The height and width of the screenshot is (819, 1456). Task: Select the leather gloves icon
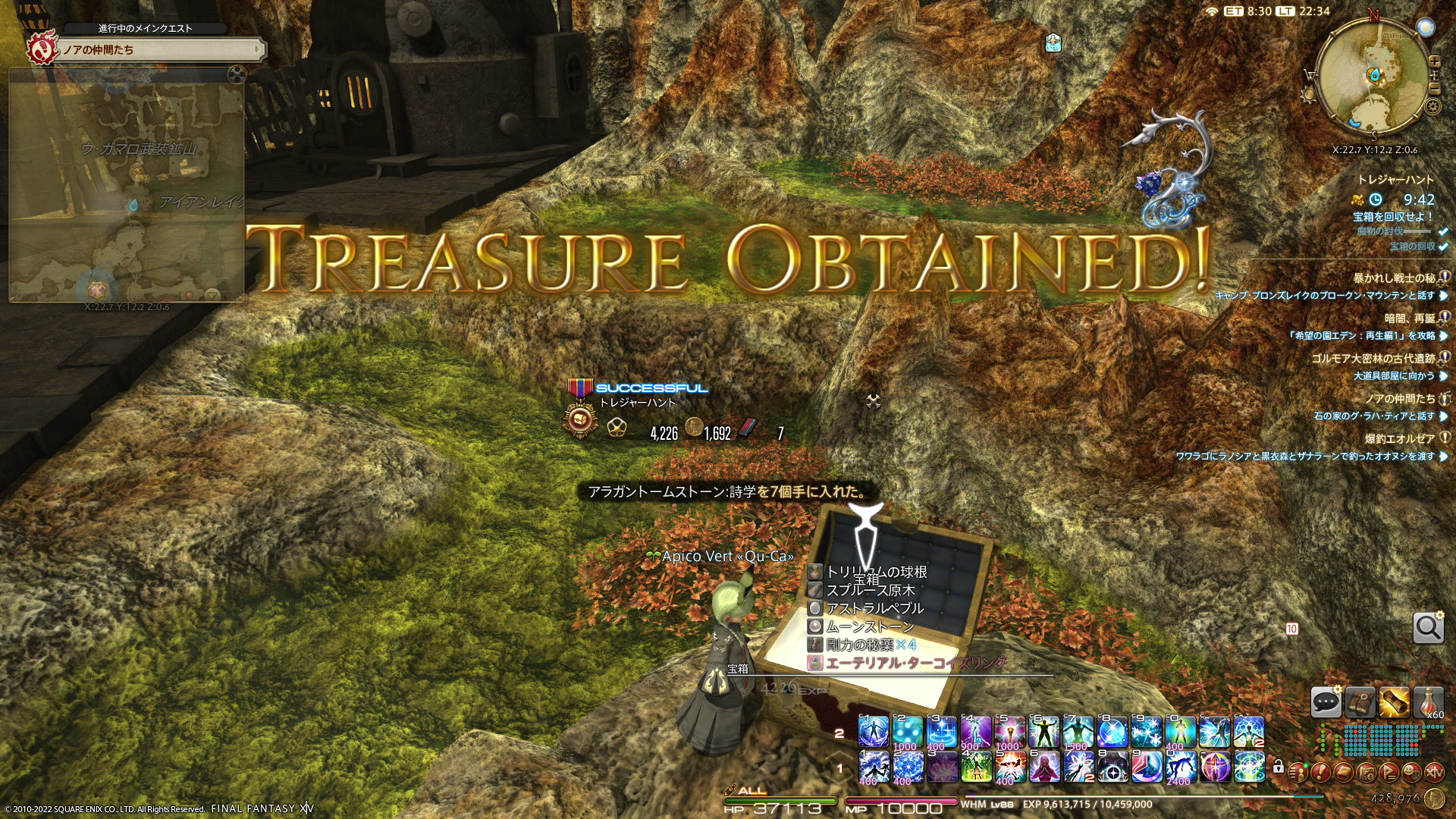(1360, 702)
